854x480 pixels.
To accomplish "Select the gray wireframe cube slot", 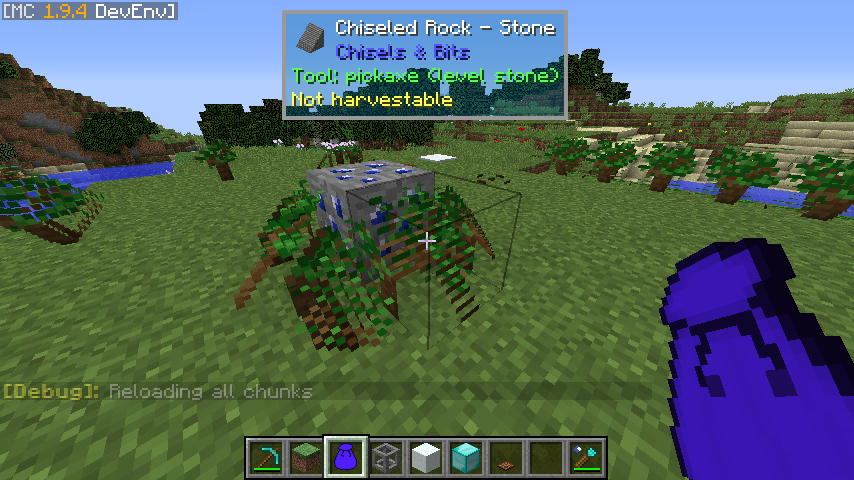I will [x=387, y=458].
